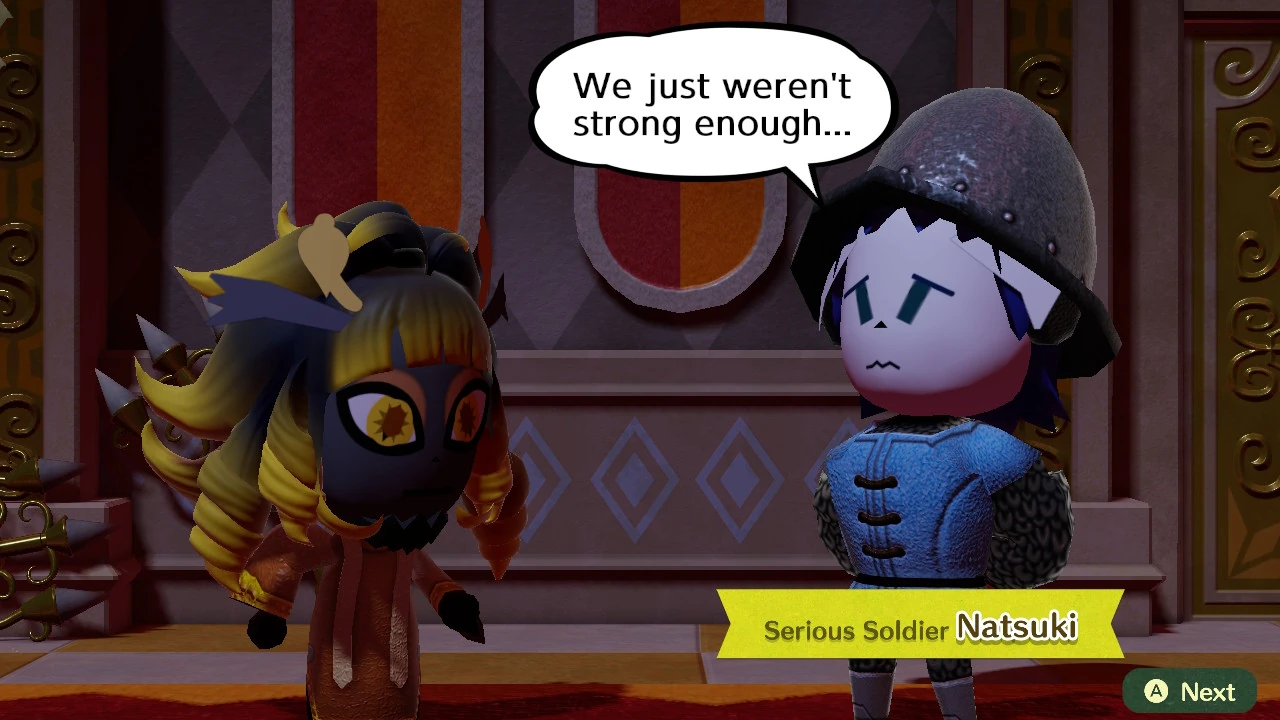Select the Serious Soldier title label
This screenshot has height=720, width=1280.
[855, 631]
